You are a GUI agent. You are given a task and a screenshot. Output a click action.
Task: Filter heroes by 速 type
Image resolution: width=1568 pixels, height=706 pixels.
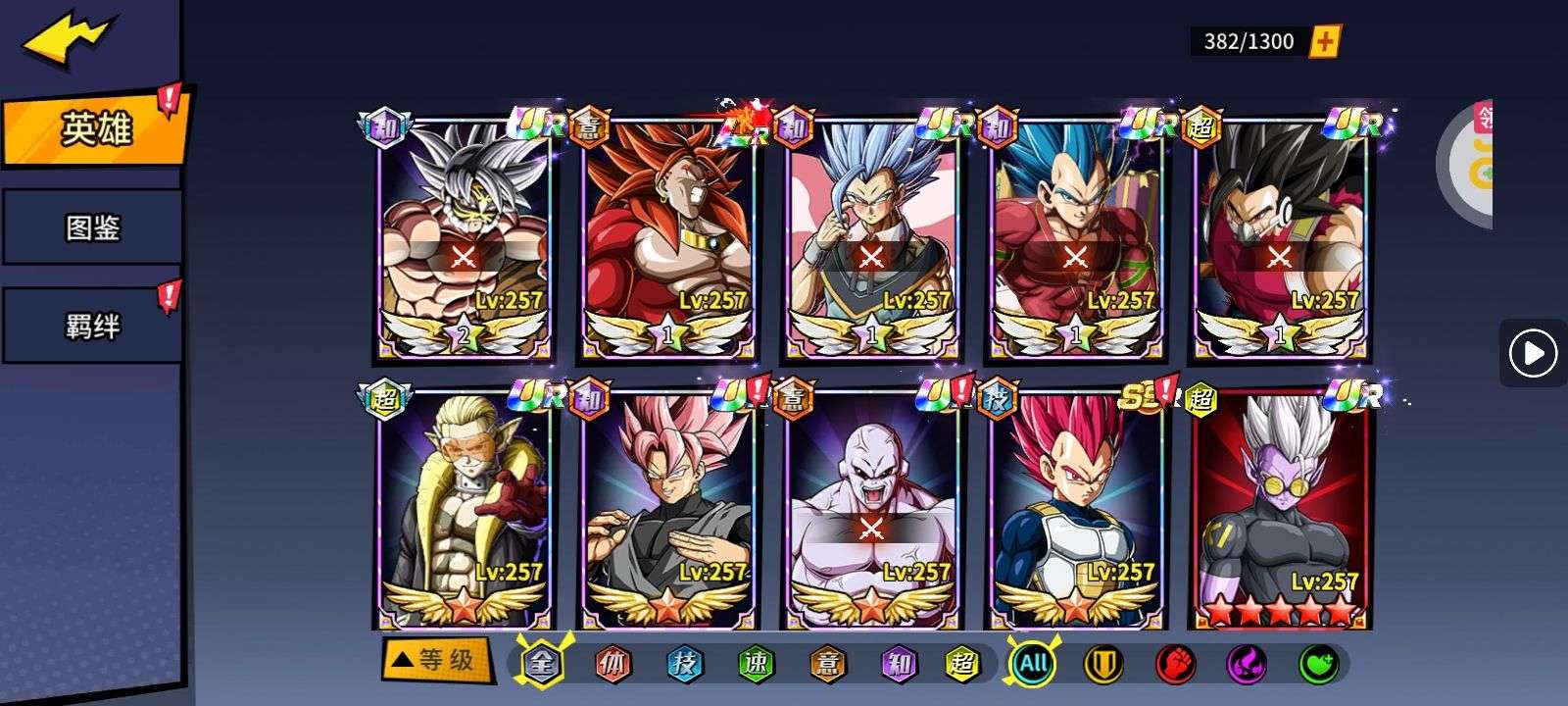point(756,664)
